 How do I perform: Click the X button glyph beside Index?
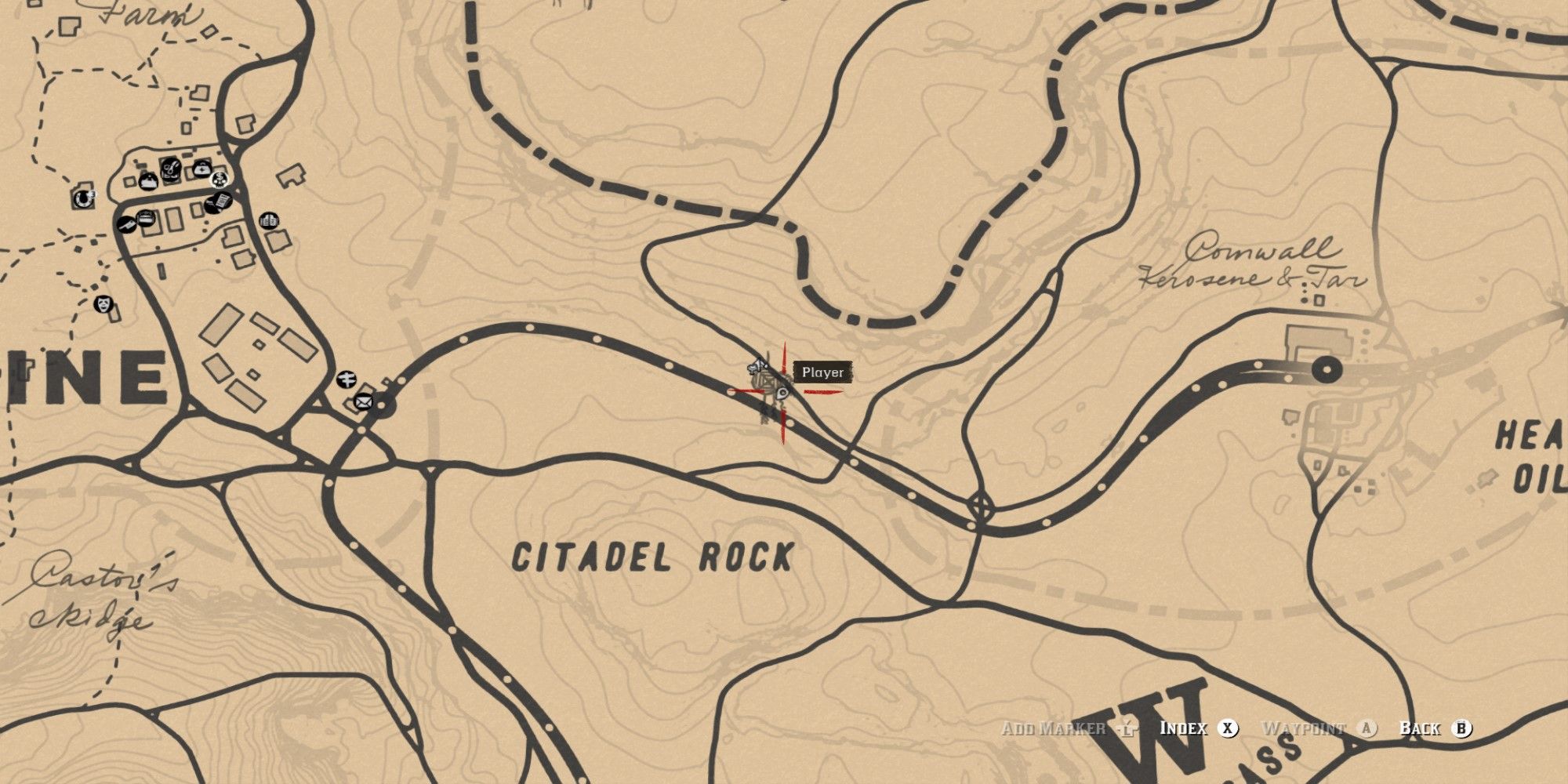click(1227, 728)
